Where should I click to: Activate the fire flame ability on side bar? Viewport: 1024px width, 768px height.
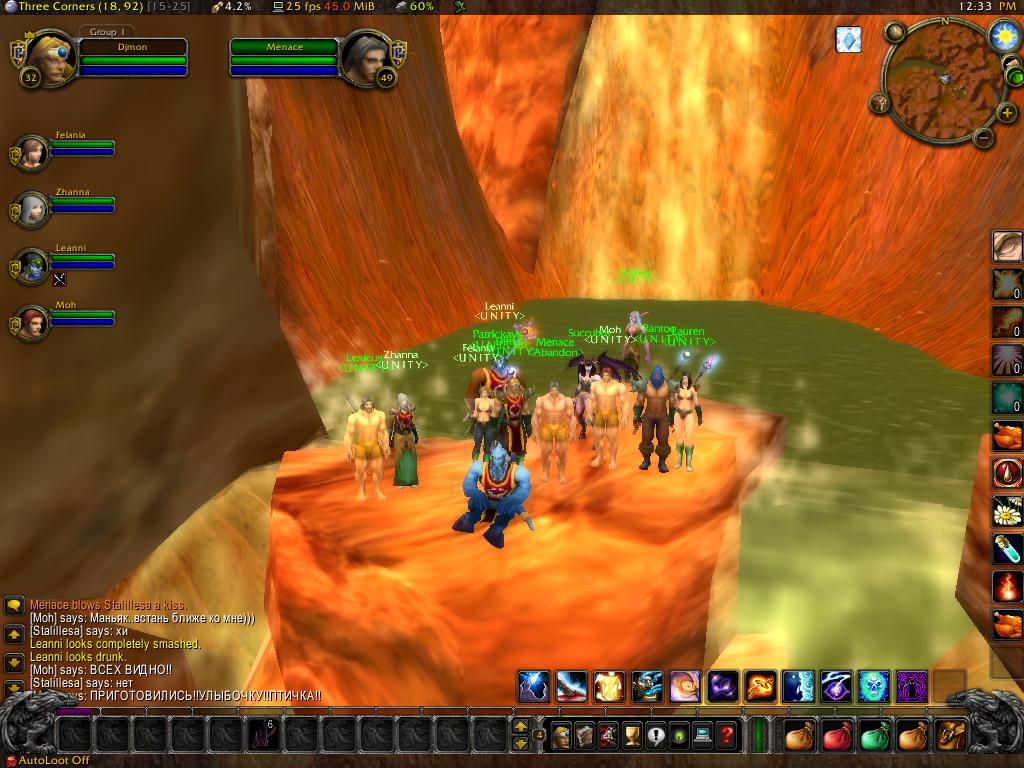(x=1006, y=586)
